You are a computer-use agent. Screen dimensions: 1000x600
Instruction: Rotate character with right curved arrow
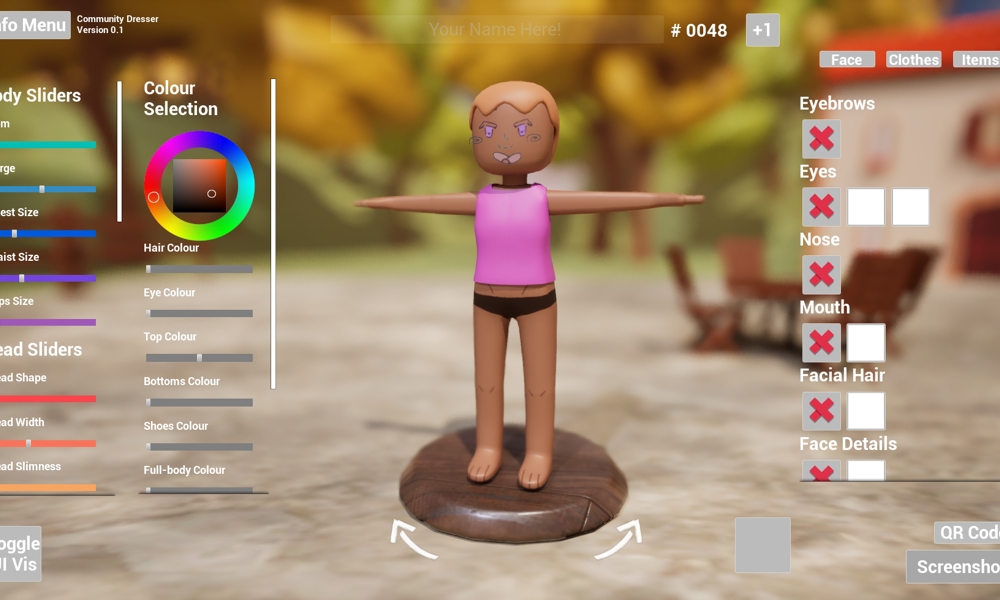click(618, 539)
